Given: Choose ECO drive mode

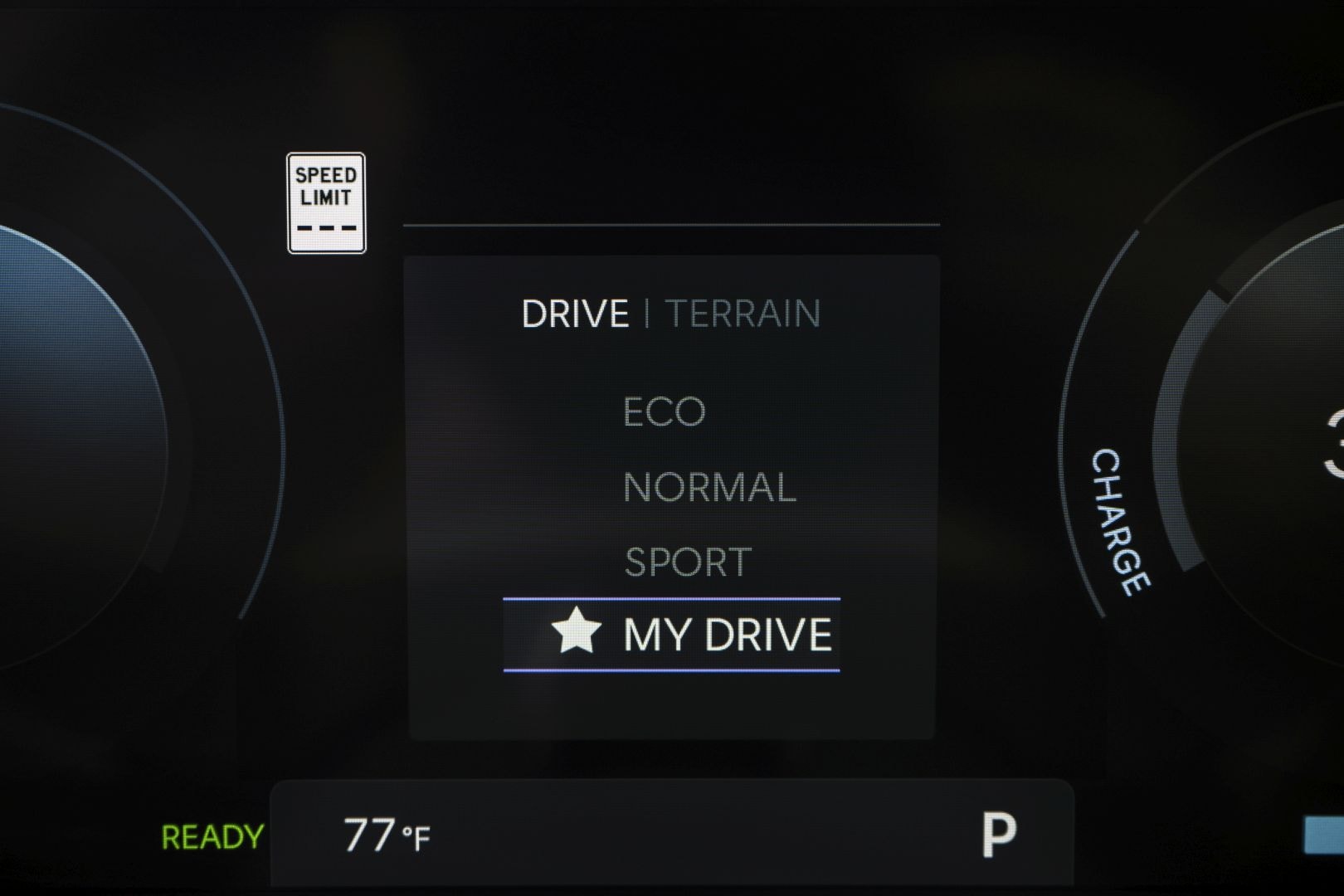Looking at the screenshot, I should pos(664,411).
